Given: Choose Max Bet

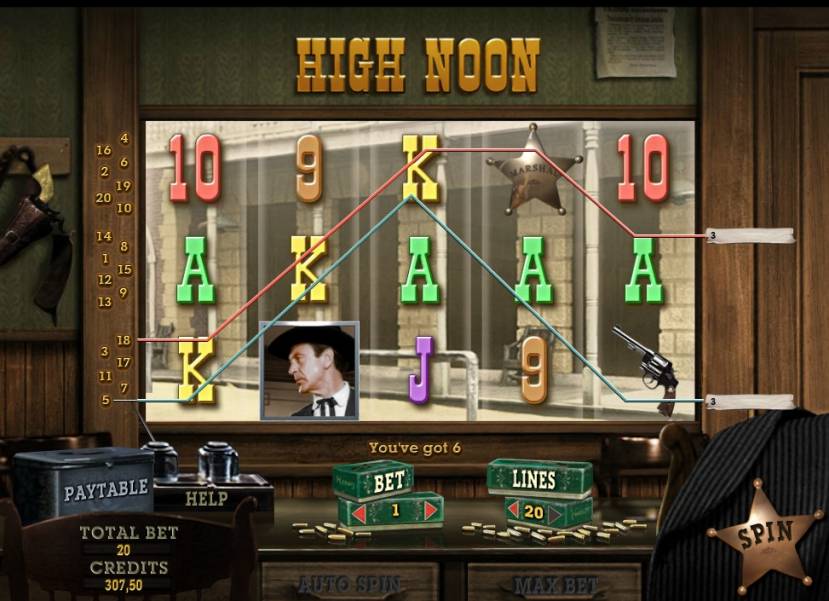Looking at the screenshot, I should 554,584.
